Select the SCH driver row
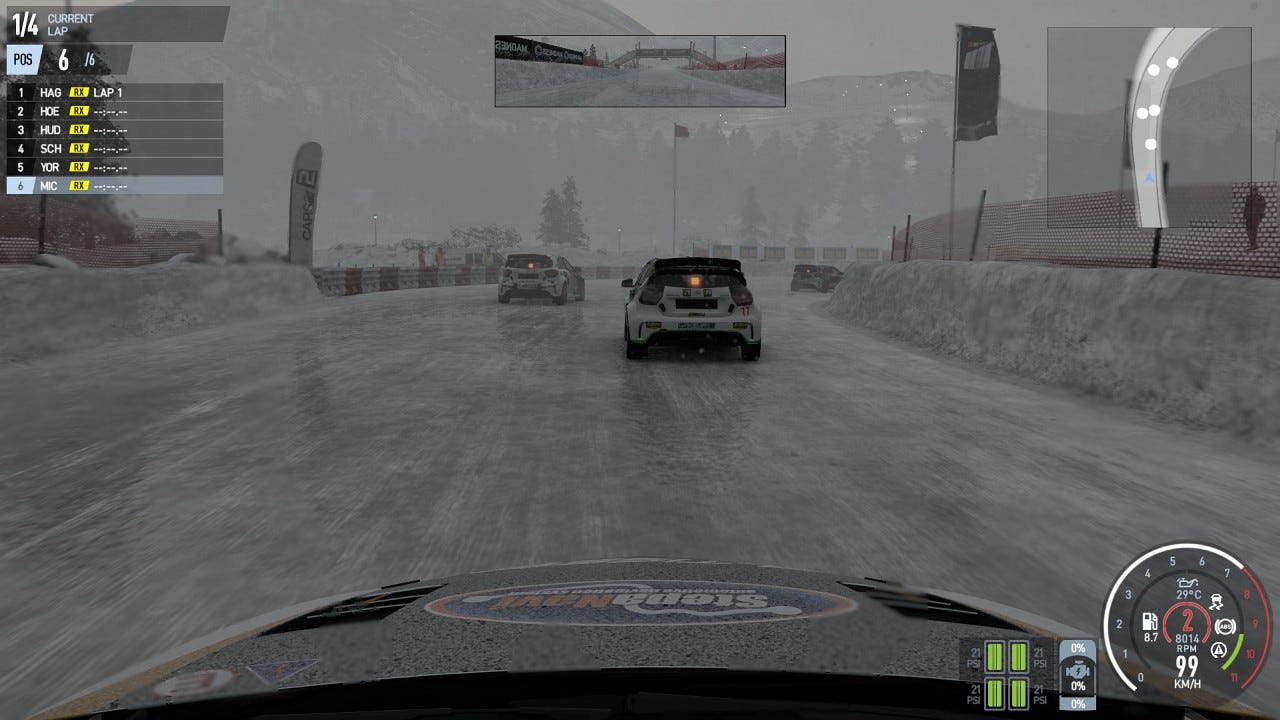The image size is (1280, 720). 114,148
